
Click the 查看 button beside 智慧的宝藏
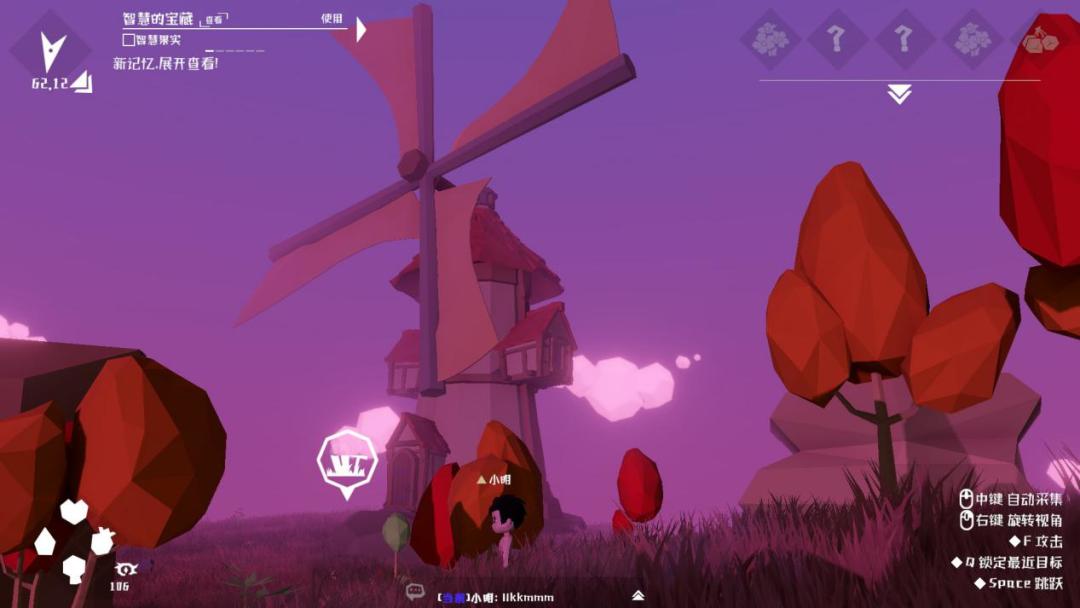tap(214, 19)
